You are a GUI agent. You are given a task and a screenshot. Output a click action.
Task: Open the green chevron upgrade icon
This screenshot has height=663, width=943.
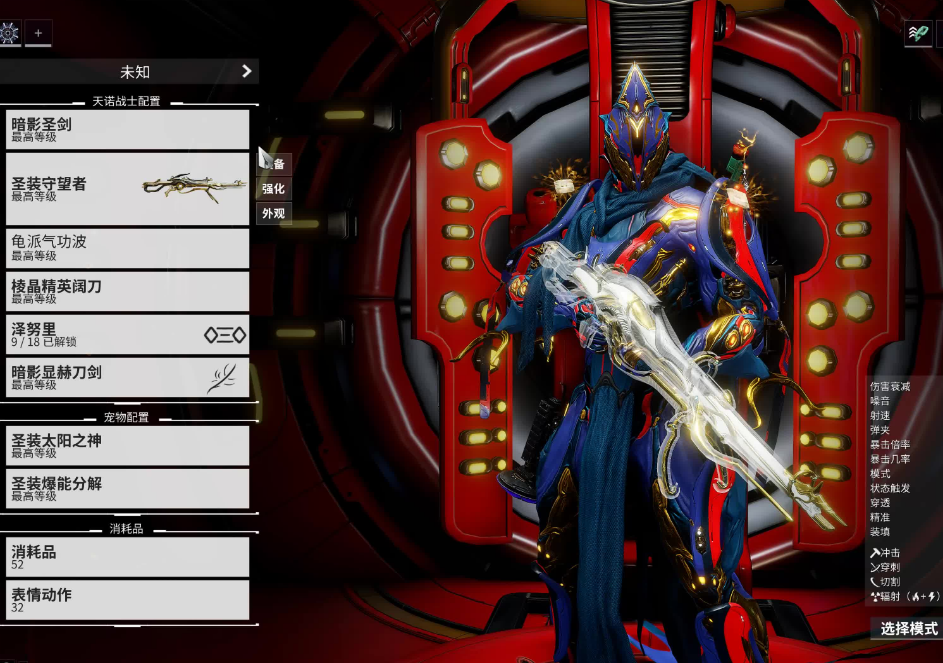(917, 33)
